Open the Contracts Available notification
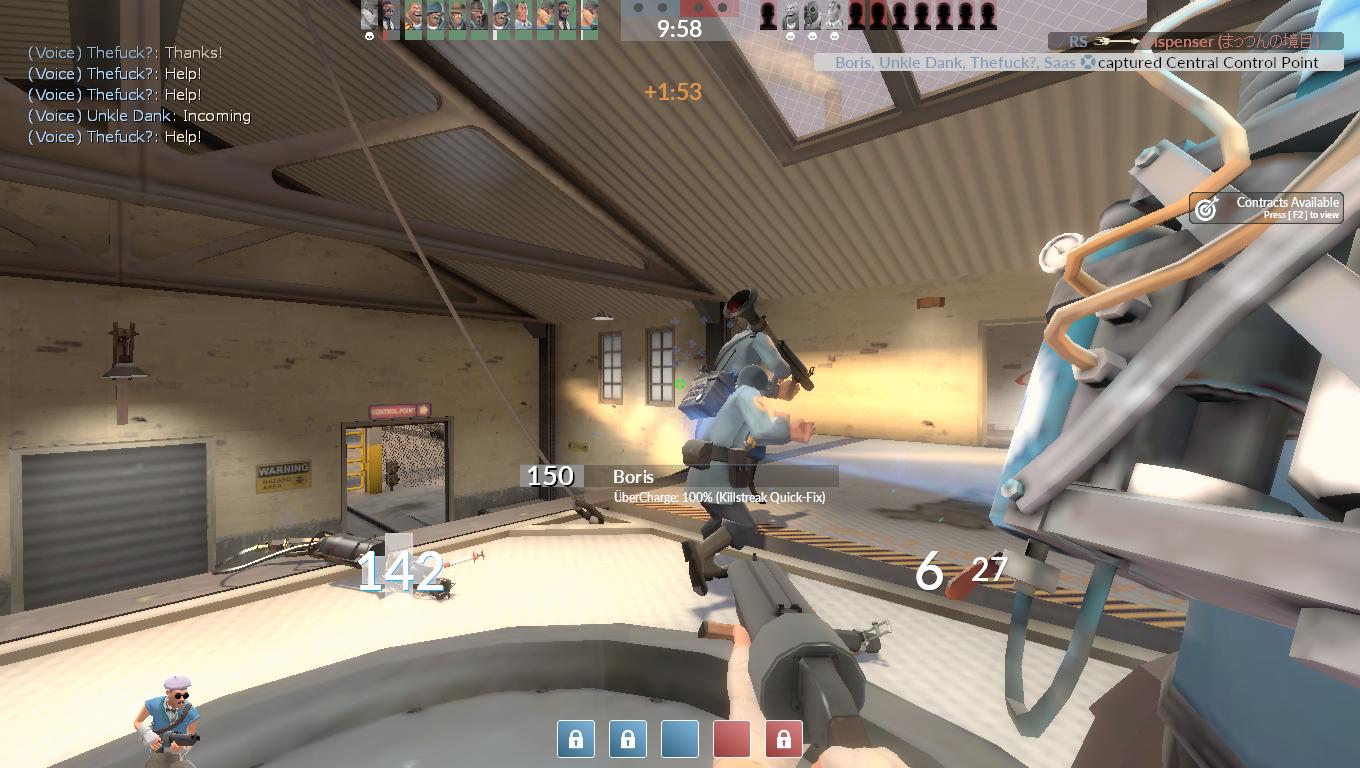 pos(1266,207)
